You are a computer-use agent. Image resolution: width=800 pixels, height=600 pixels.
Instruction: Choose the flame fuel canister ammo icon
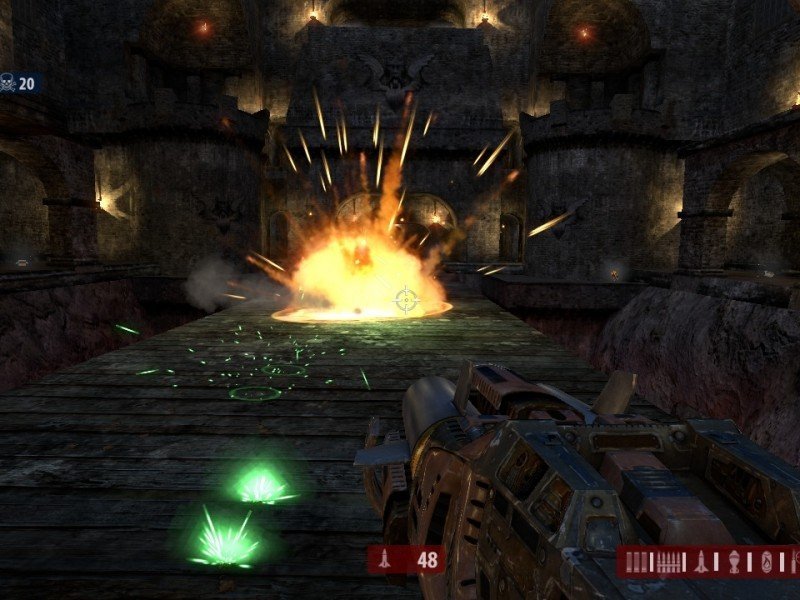point(766,562)
